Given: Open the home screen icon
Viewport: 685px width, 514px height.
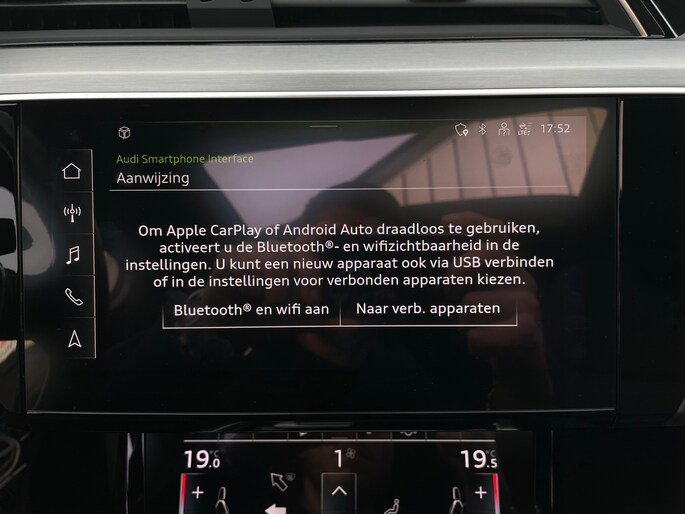Looking at the screenshot, I should 72,171.
